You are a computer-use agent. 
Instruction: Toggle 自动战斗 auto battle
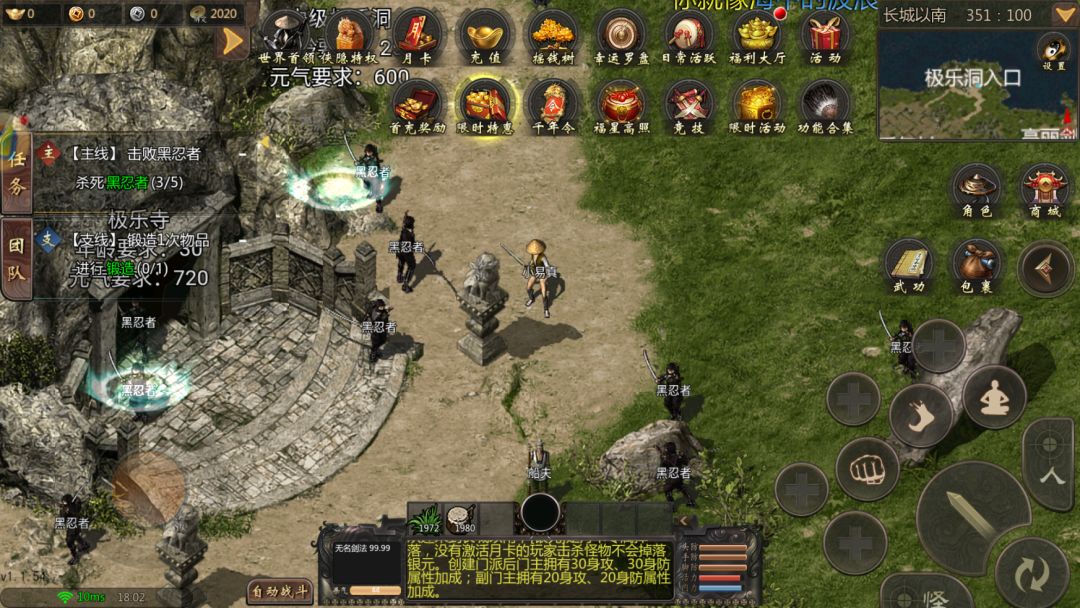point(280,591)
